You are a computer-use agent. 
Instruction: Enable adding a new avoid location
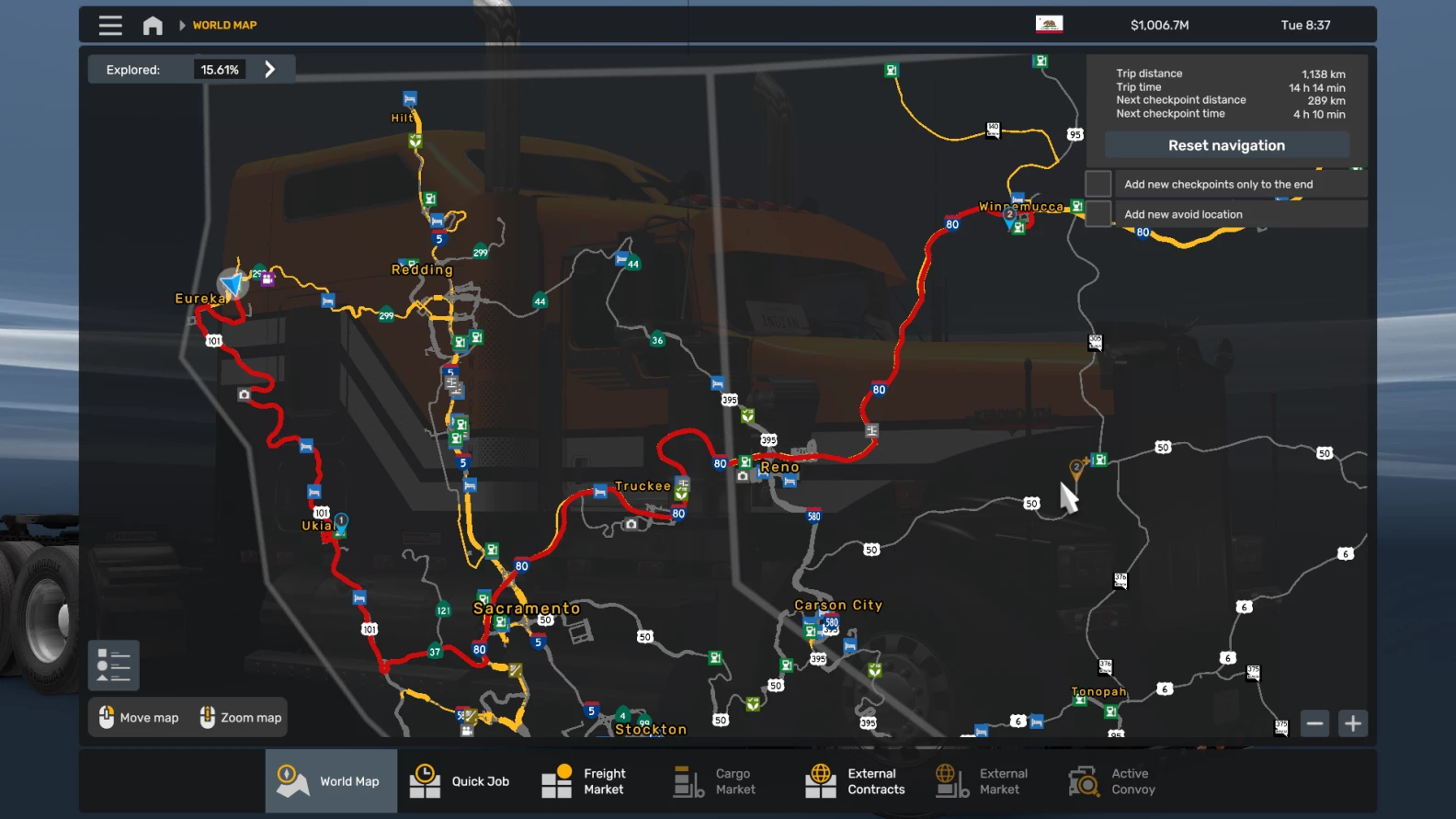(x=1098, y=213)
